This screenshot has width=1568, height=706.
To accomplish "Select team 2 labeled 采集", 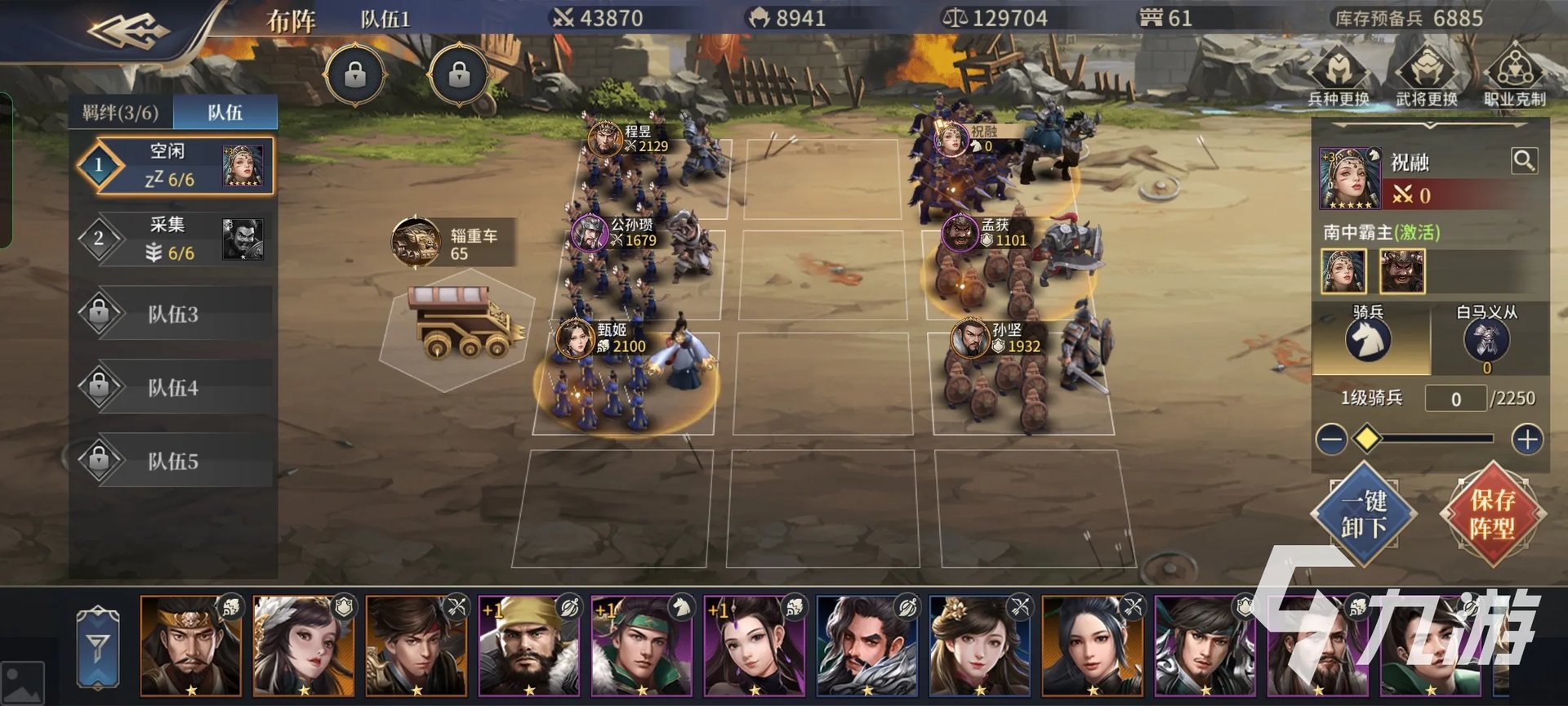I will (x=175, y=239).
